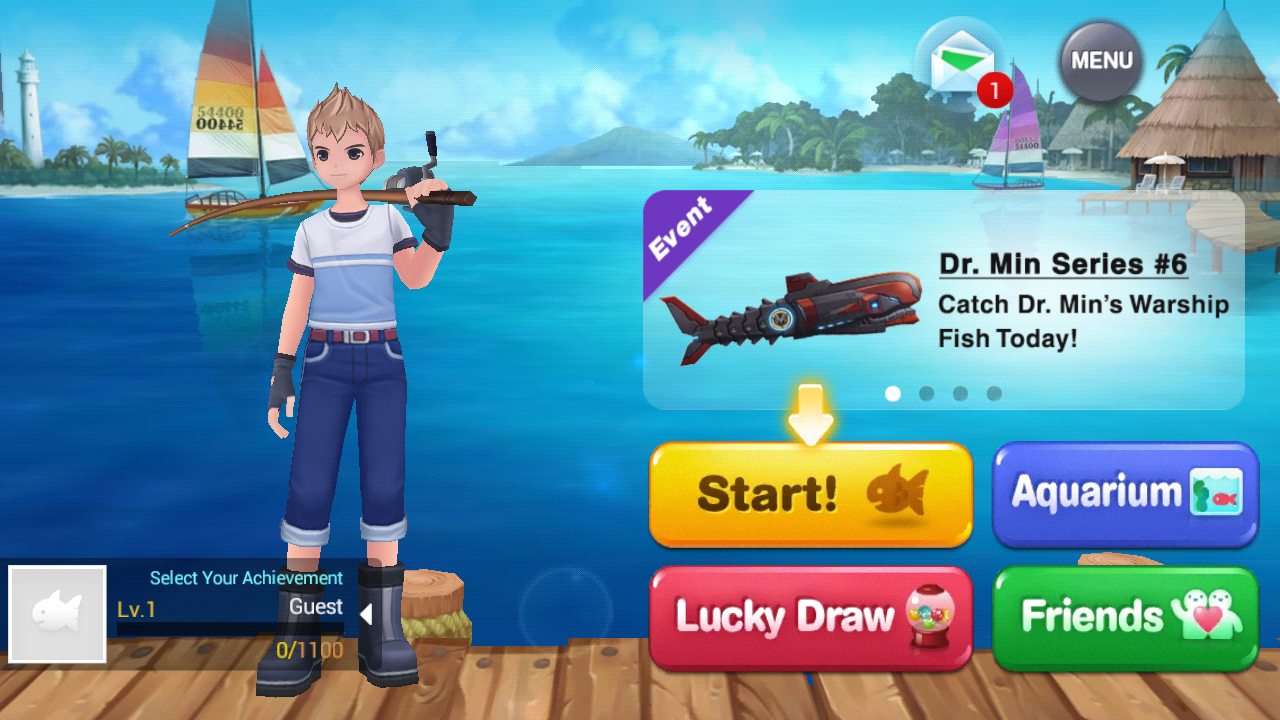Check the mail envelope with notification
Image resolution: width=1280 pixels, height=720 pixels.
tap(962, 65)
